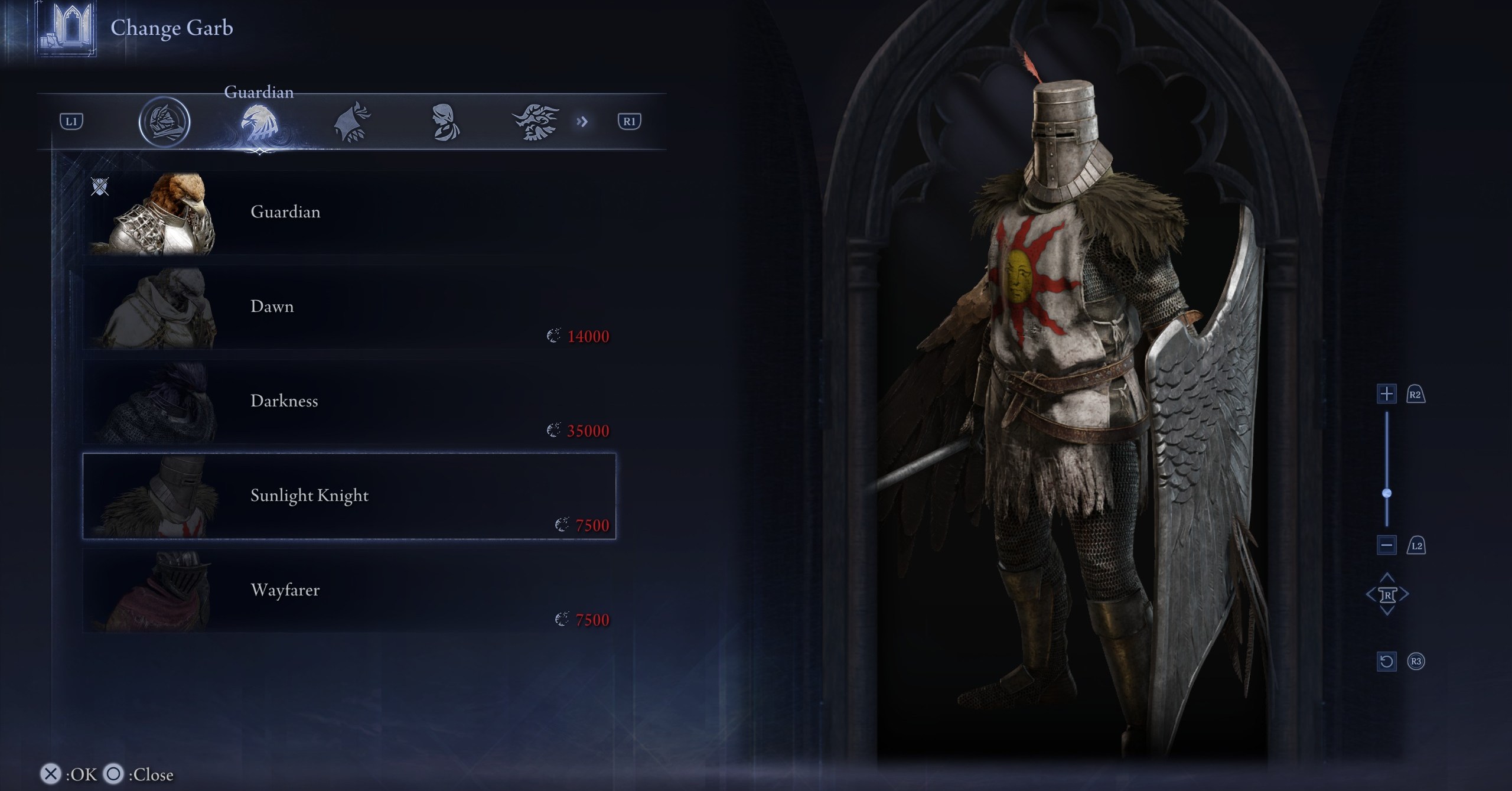Choose the Dawn garb for 14000
Image resolution: width=1512 pixels, height=791 pixels.
coord(348,307)
